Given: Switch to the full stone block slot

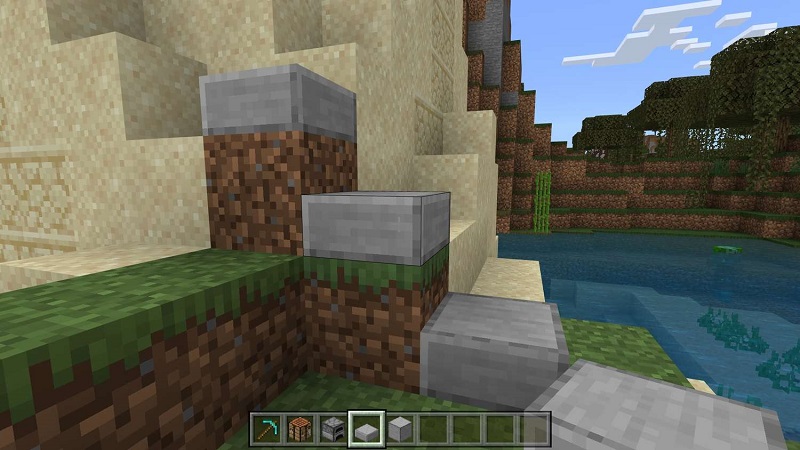Looking at the screenshot, I should point(400,427).
